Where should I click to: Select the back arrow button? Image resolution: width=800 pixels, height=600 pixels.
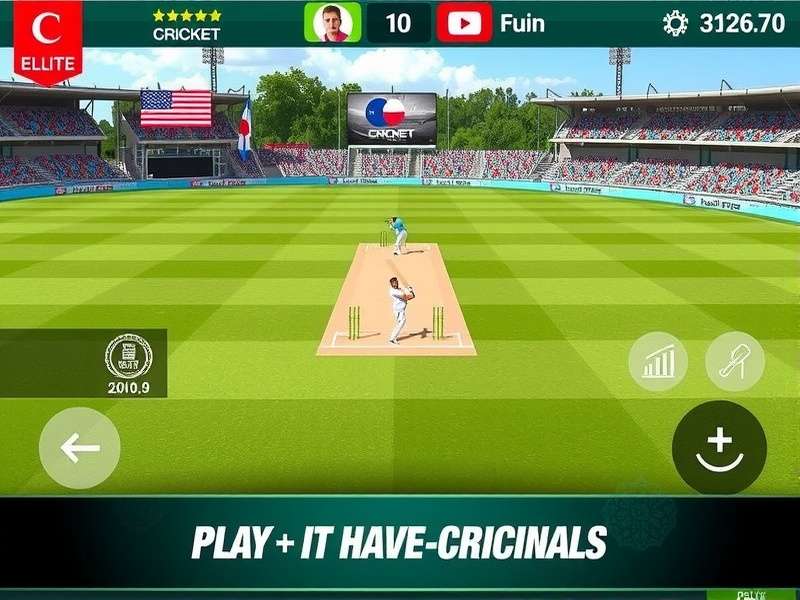point(80,448)
